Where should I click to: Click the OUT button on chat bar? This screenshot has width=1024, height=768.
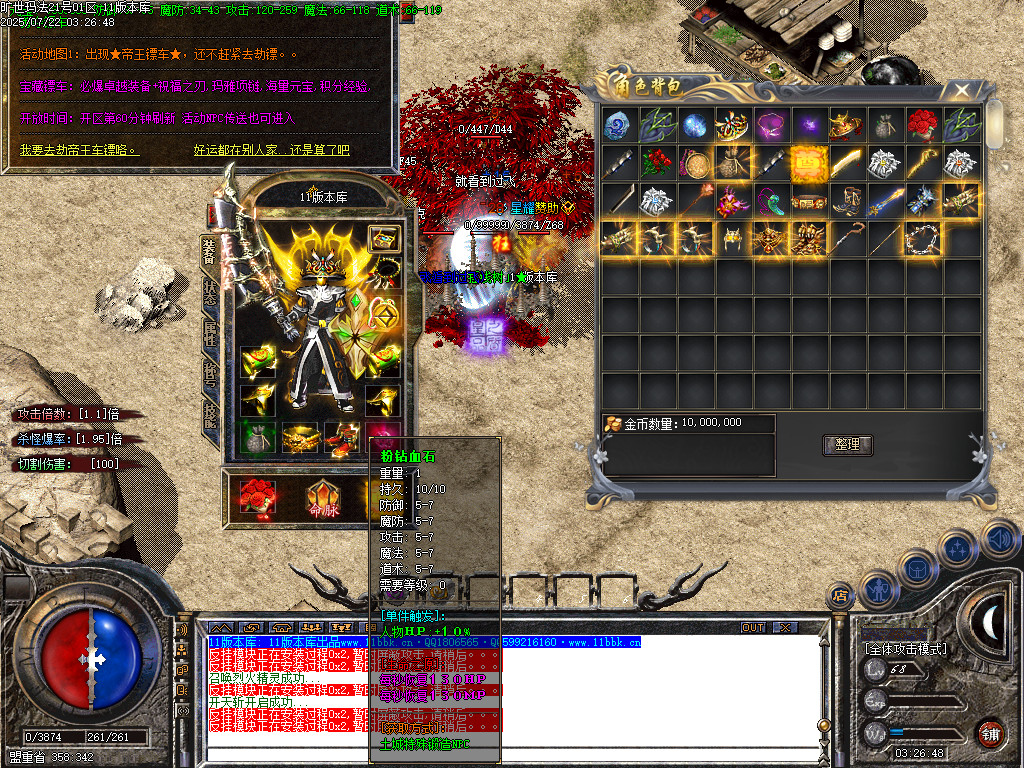(753, 628)
